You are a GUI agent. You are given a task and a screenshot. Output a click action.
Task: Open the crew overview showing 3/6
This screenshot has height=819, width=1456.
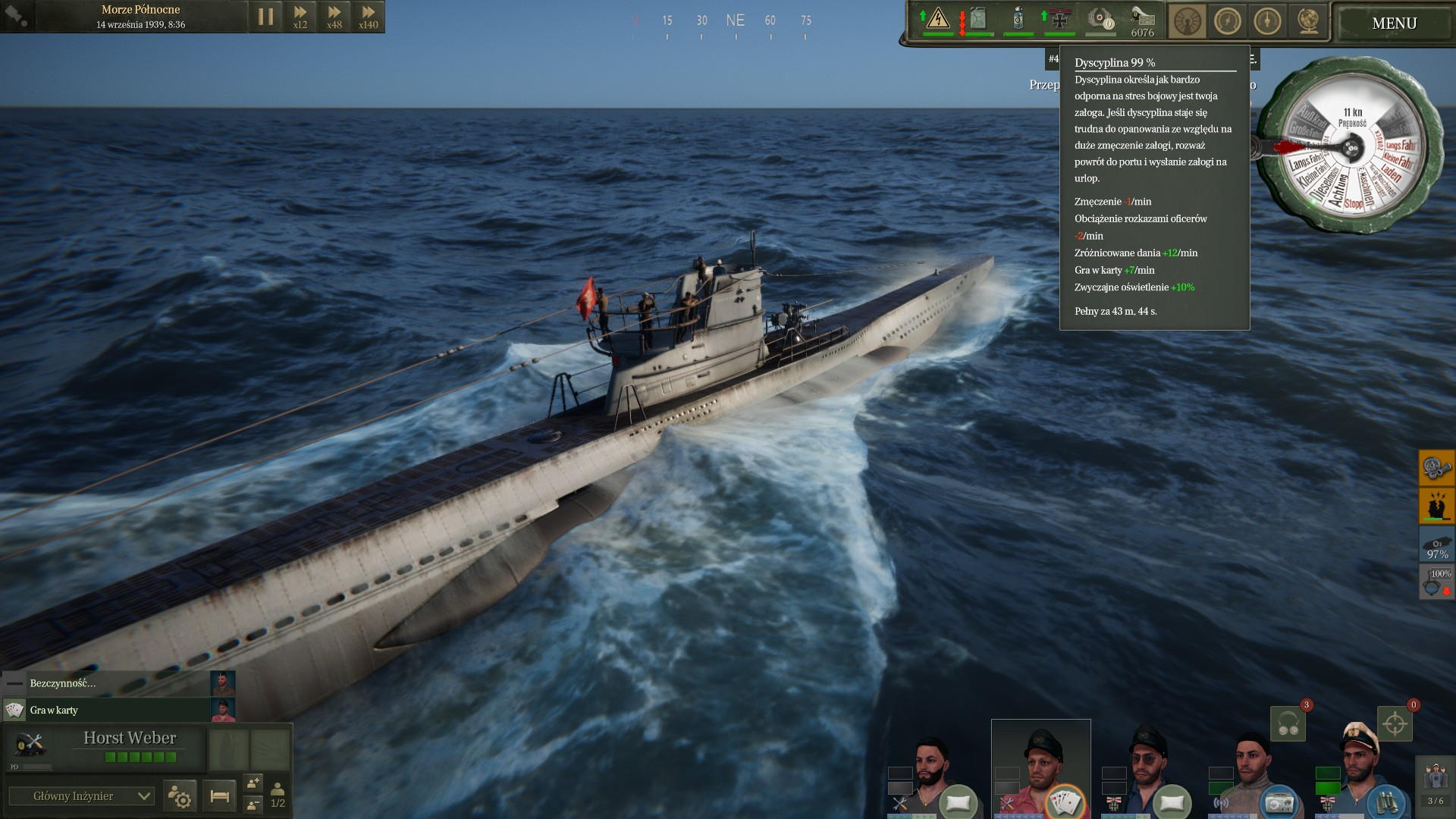point(1436,783)
